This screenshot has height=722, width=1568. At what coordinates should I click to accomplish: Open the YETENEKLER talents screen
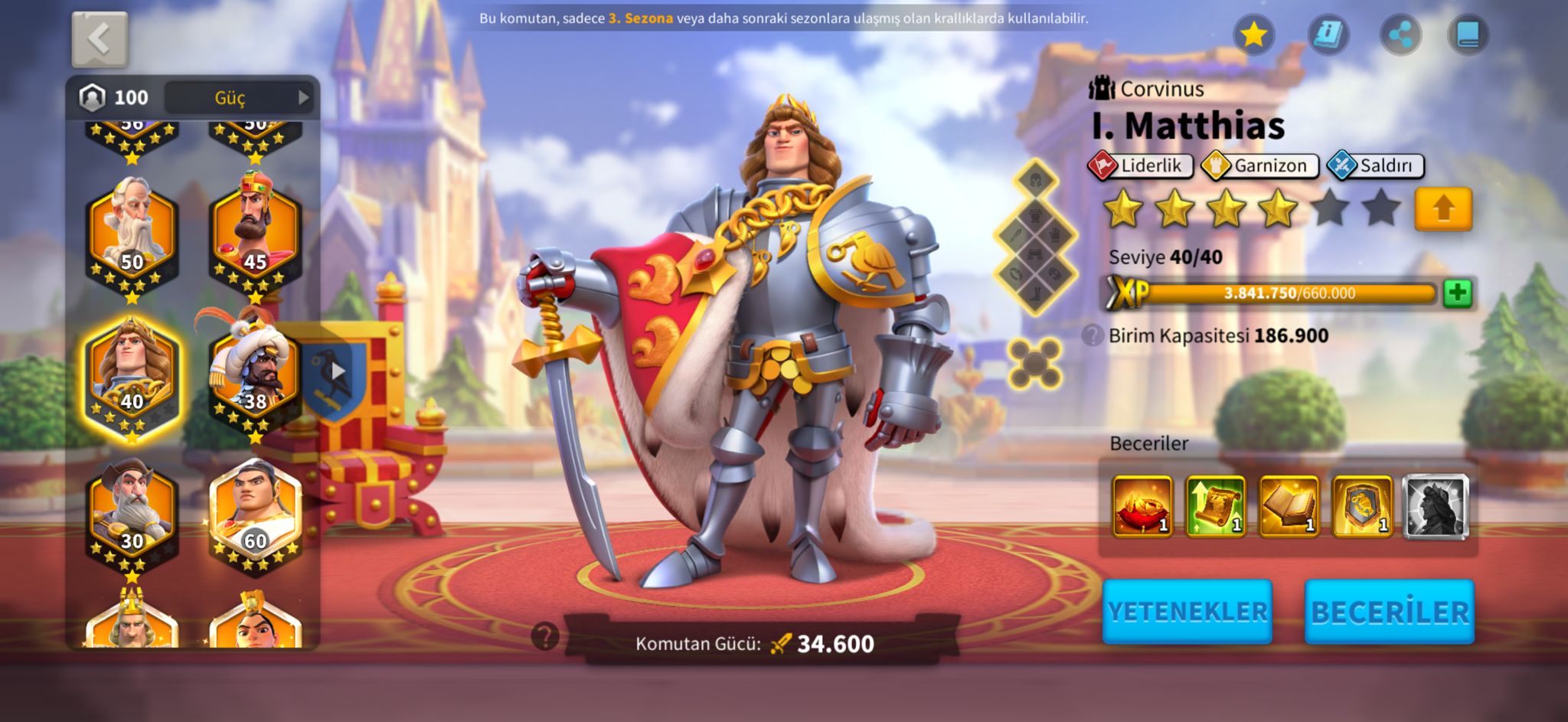[1187, 612]
